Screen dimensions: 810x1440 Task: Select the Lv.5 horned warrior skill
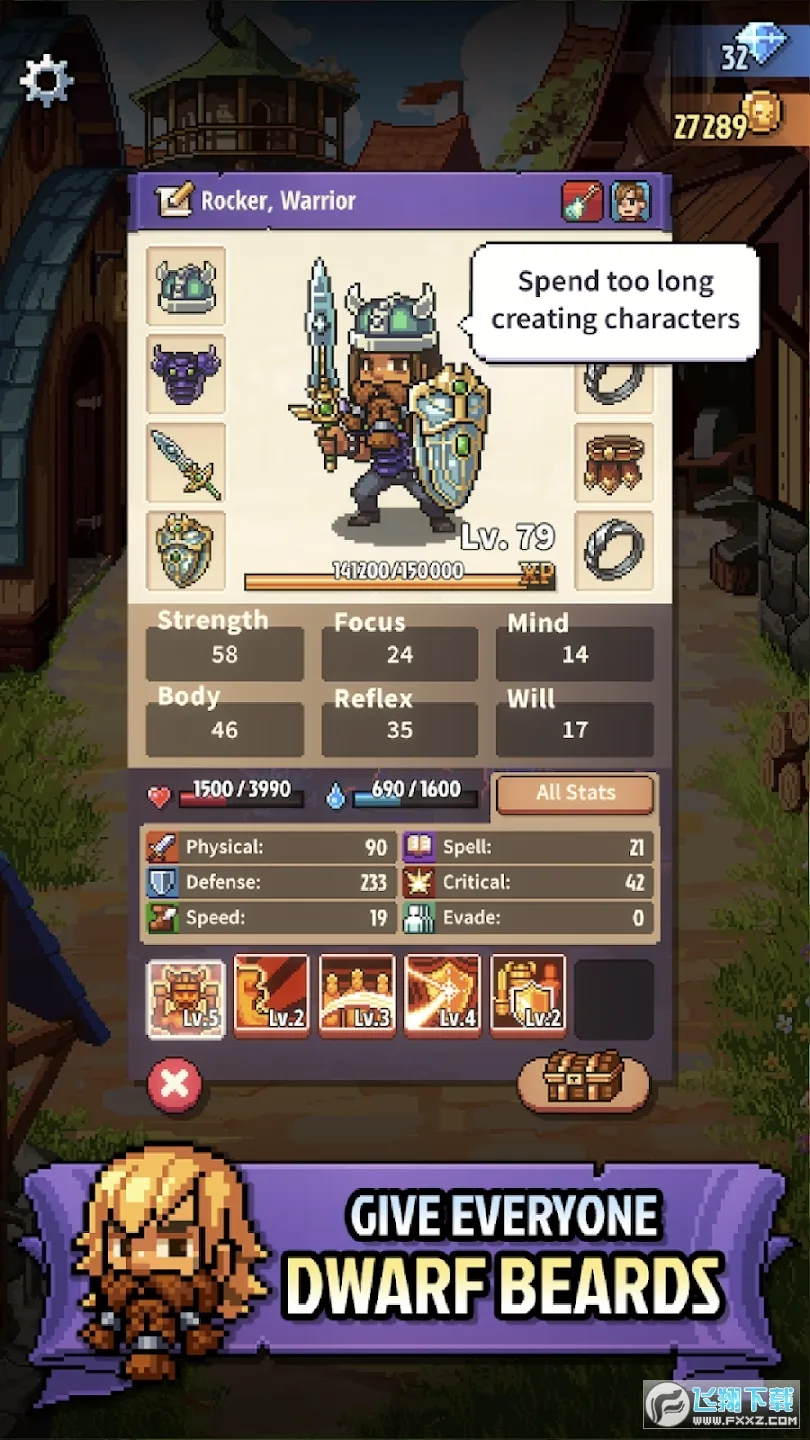pos(186,998)
